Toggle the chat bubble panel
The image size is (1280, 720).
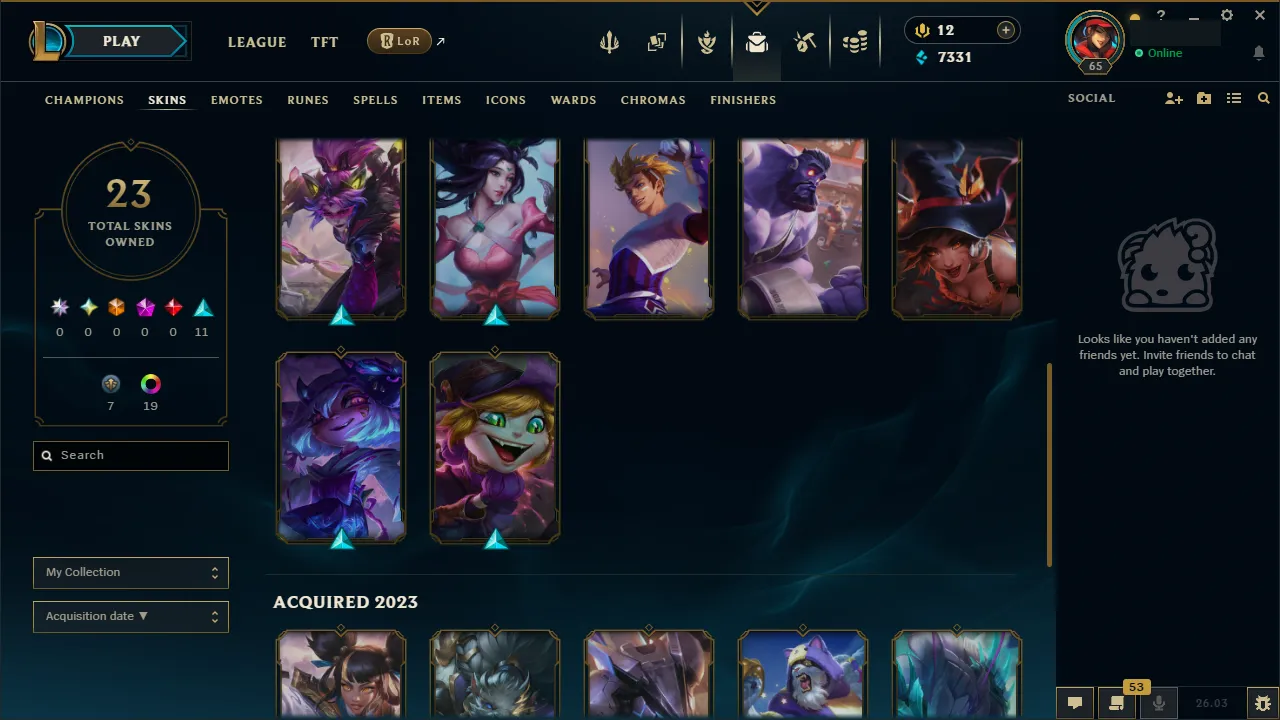click(x=1074, y=703)
